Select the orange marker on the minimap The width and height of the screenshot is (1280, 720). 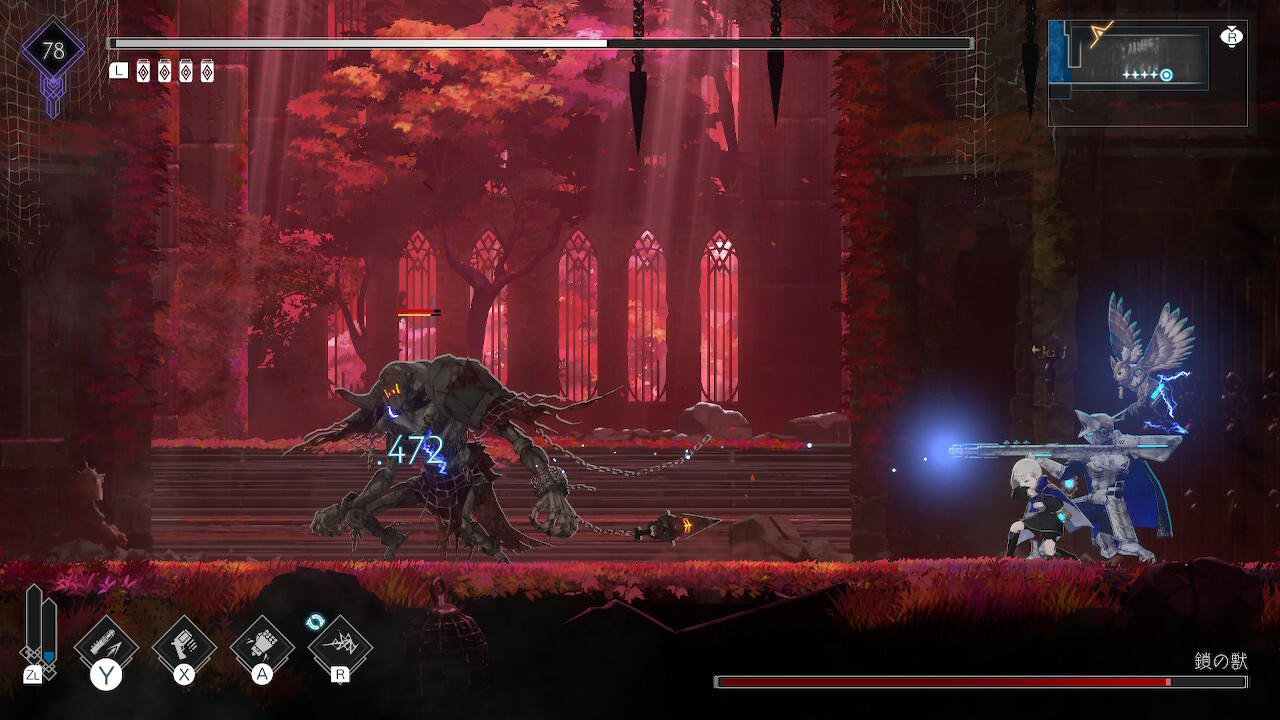pyautogui.click(x=1101, y=36)
